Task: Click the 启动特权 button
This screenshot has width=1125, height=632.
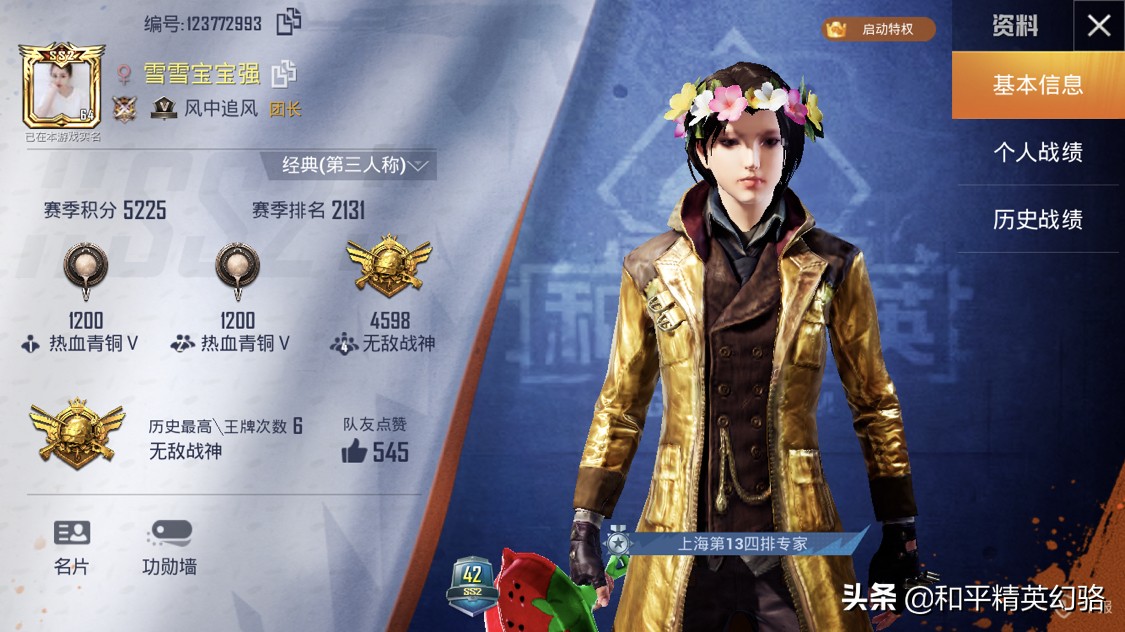Action: tap(879, 29)
